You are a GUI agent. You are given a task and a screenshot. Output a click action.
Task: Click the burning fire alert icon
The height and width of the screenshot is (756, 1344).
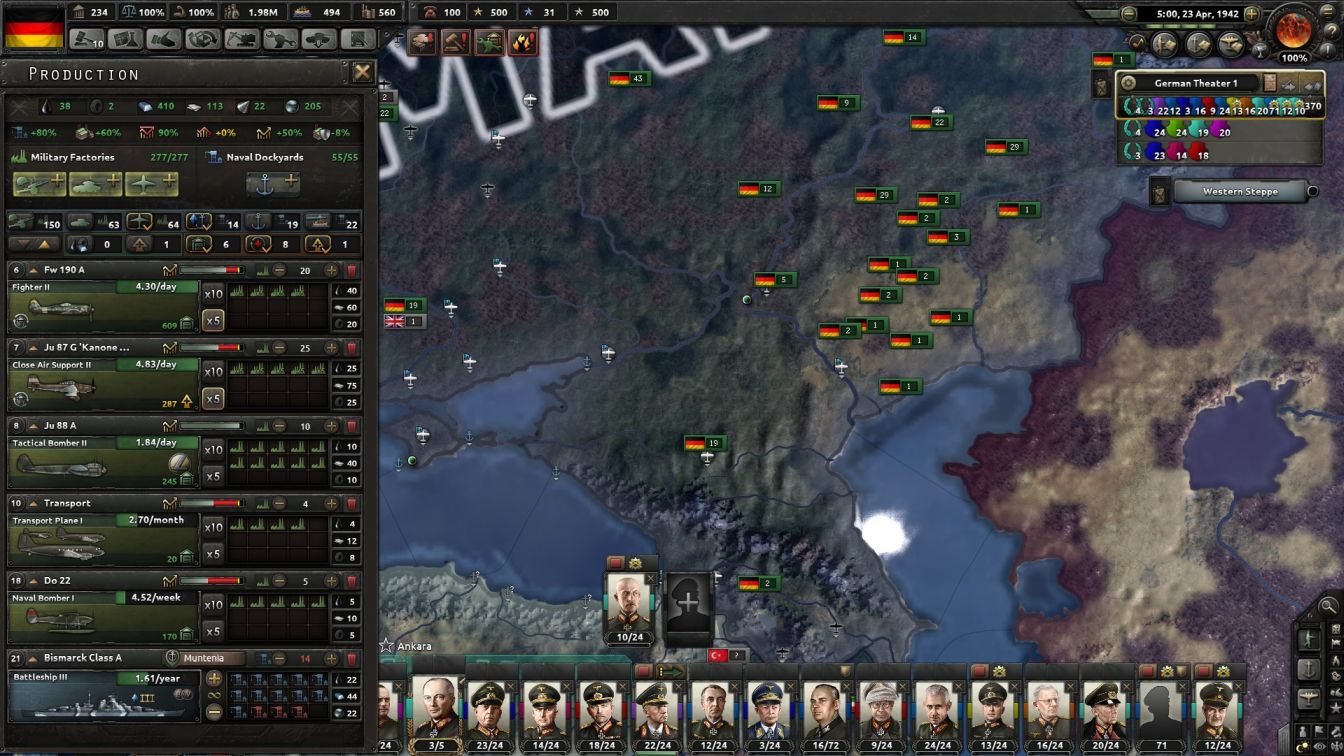(x=524, y=42)
